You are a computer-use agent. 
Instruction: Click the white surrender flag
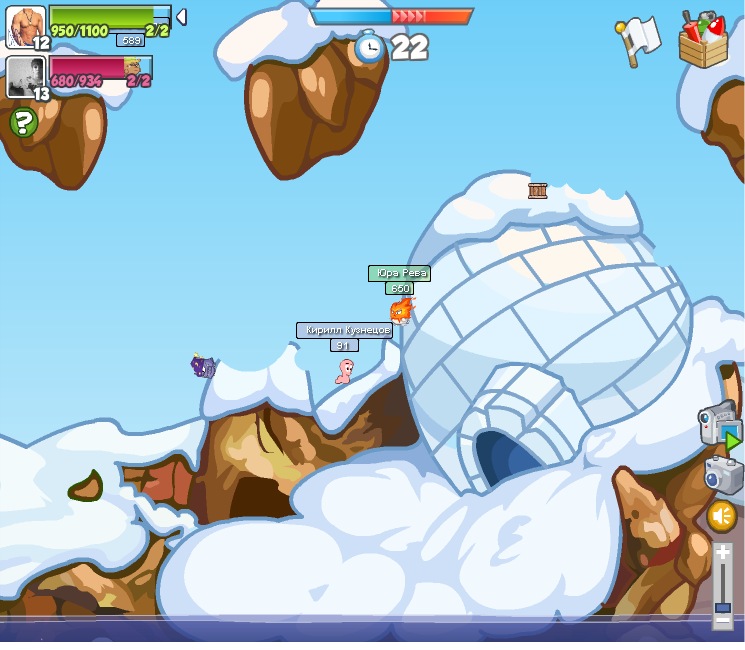638,40
